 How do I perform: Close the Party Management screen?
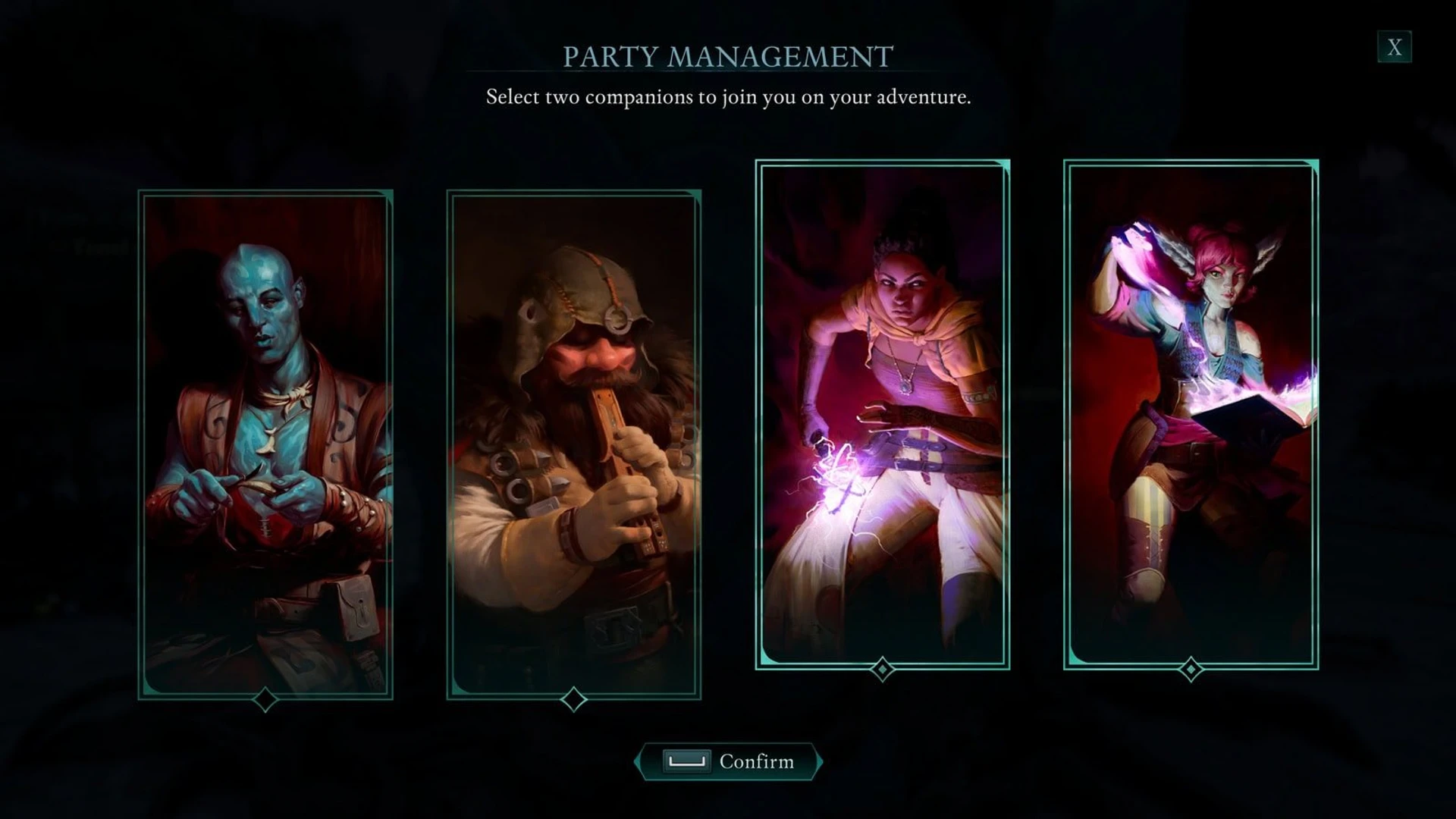[1394, 48]
